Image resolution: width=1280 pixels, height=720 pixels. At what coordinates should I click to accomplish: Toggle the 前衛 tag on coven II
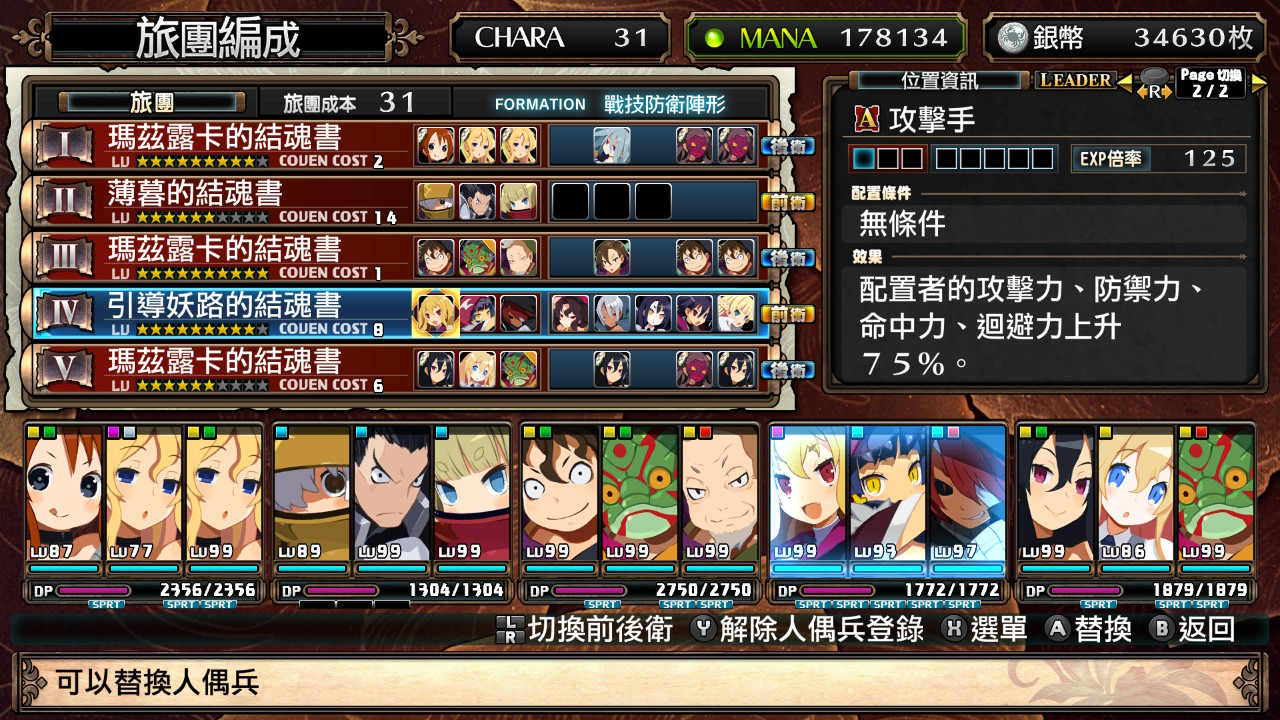tap(788, 202)
